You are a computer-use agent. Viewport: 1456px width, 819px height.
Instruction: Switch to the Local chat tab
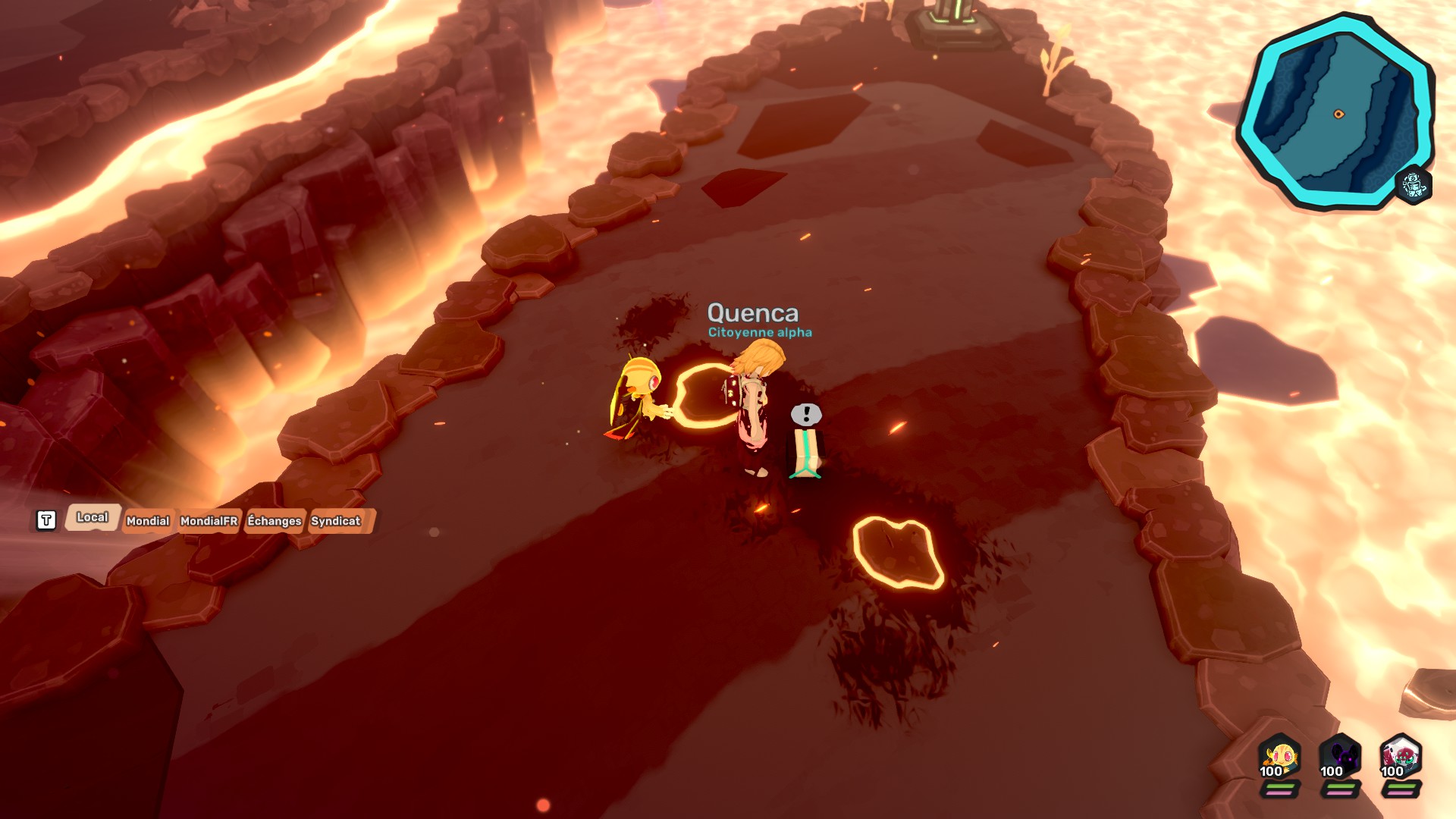point(93,517)
